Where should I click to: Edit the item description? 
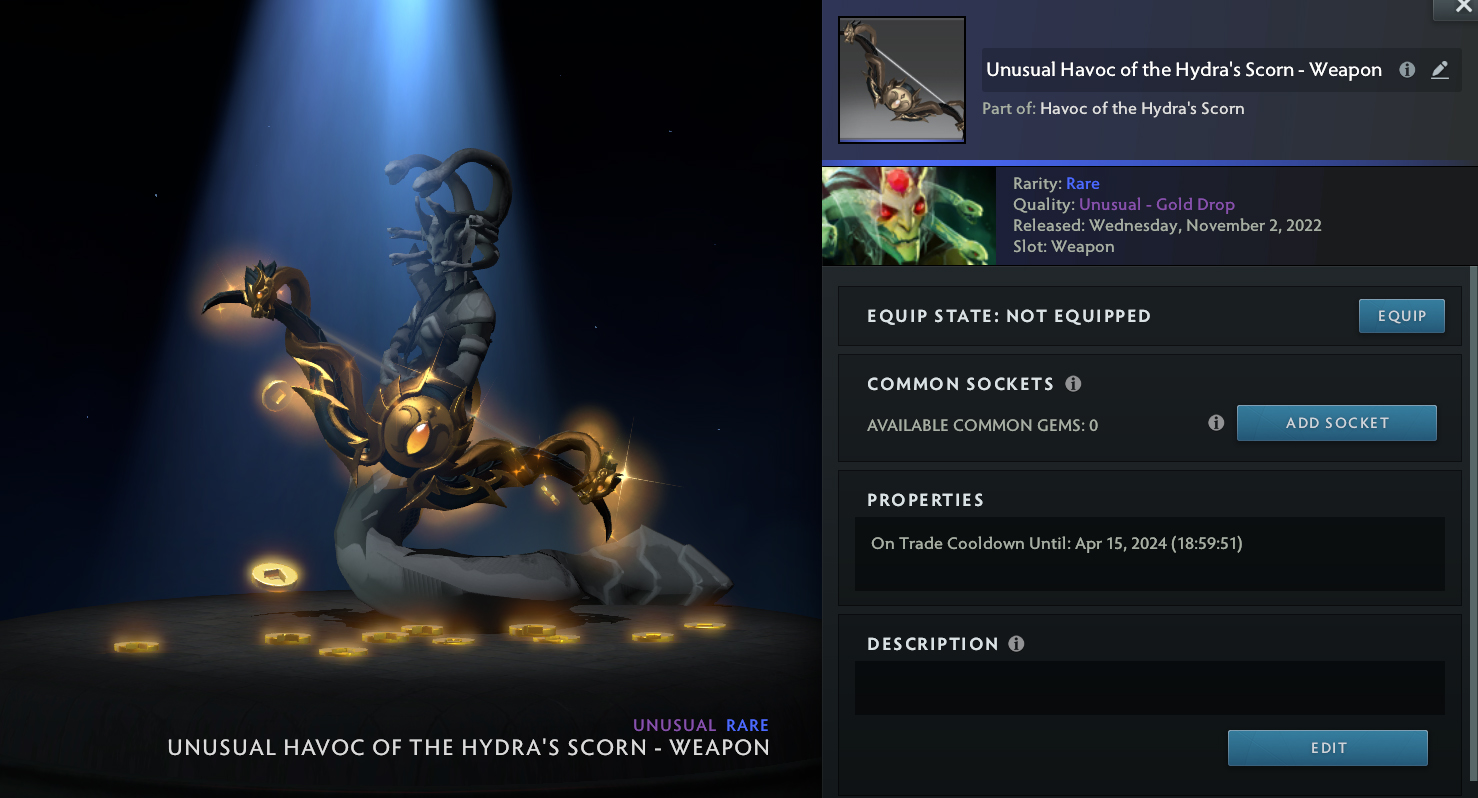tap(1327, 748)
